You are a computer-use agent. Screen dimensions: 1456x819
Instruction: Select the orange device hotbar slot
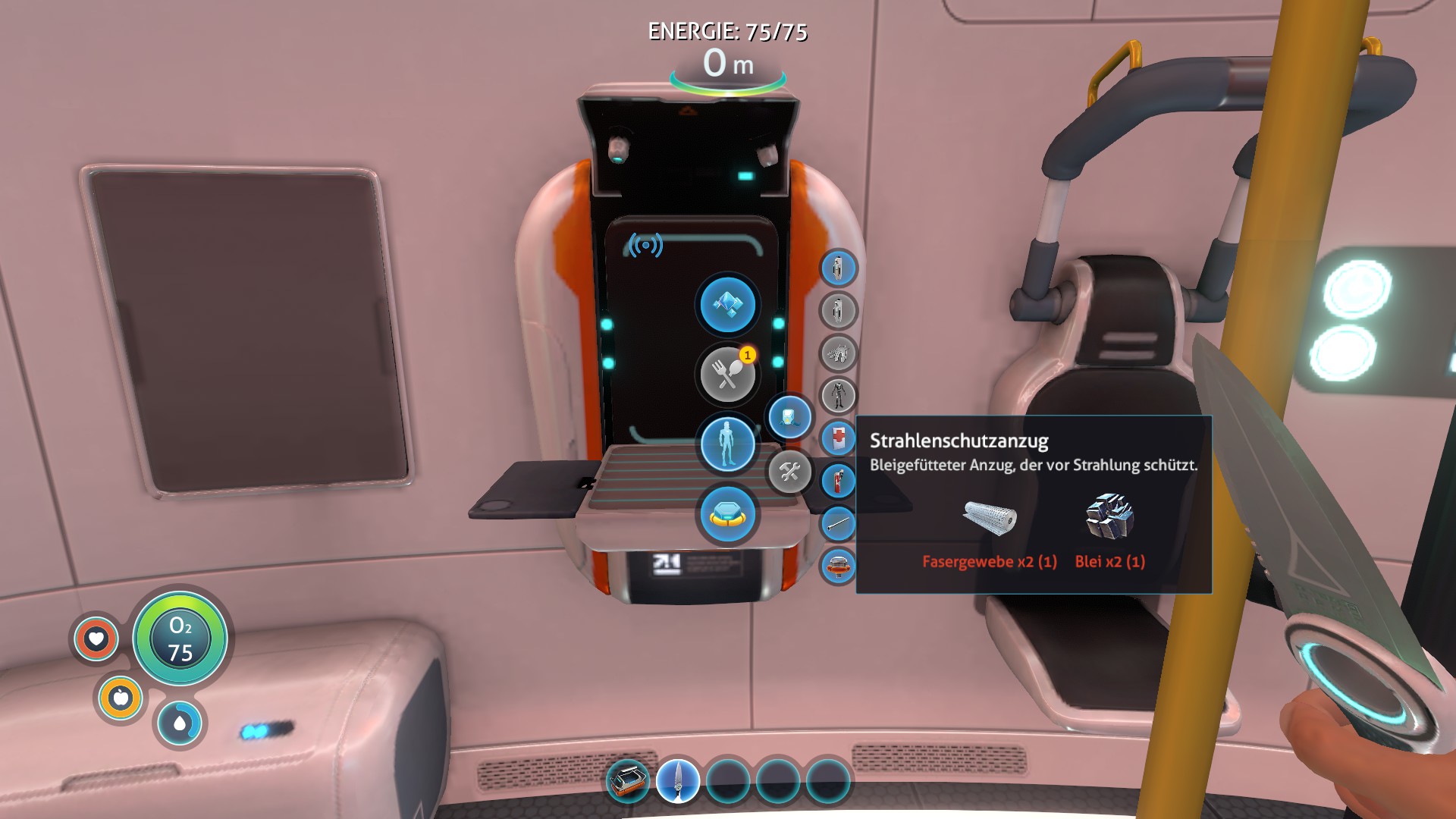pos(627,781)
